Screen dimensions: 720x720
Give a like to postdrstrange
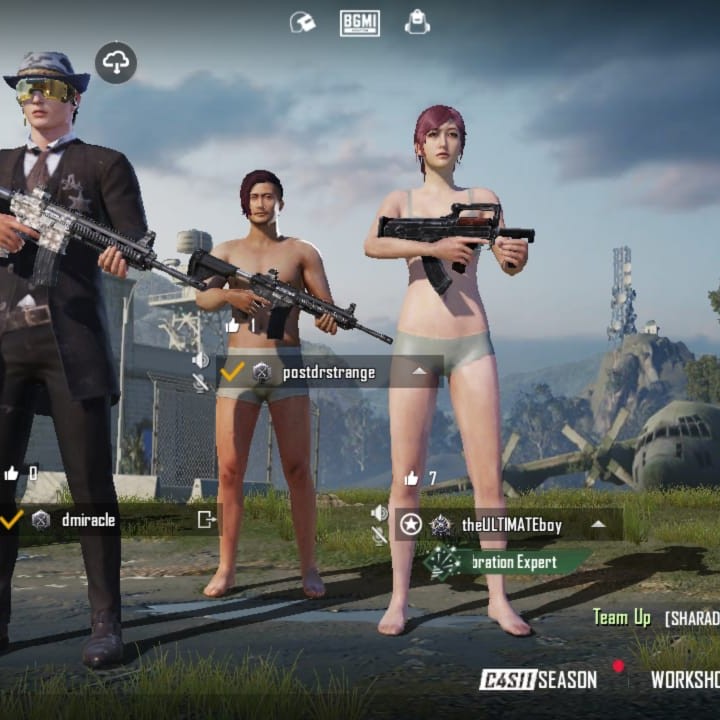(x=233, y=325)
